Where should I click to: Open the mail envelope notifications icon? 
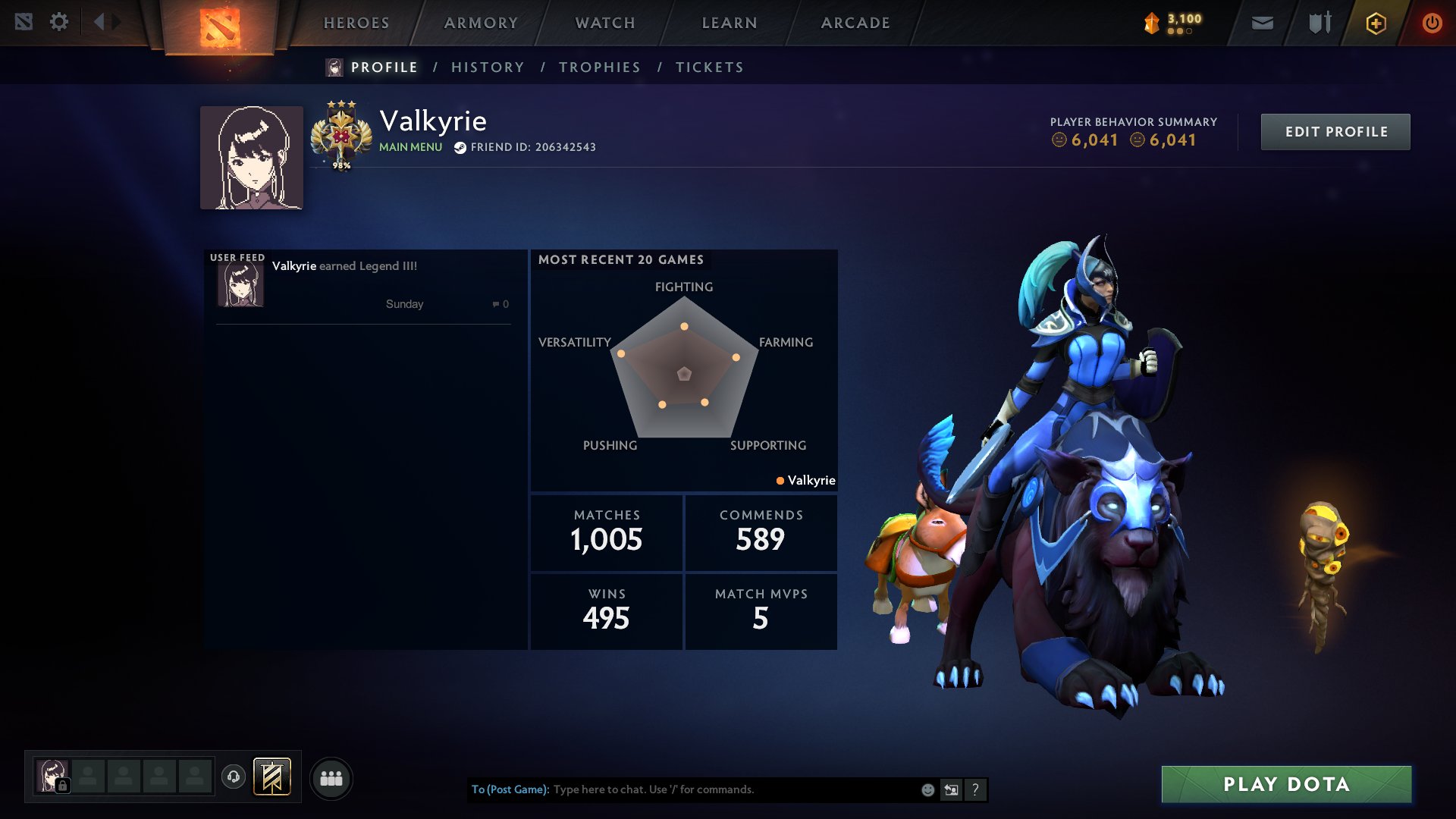1261,22
